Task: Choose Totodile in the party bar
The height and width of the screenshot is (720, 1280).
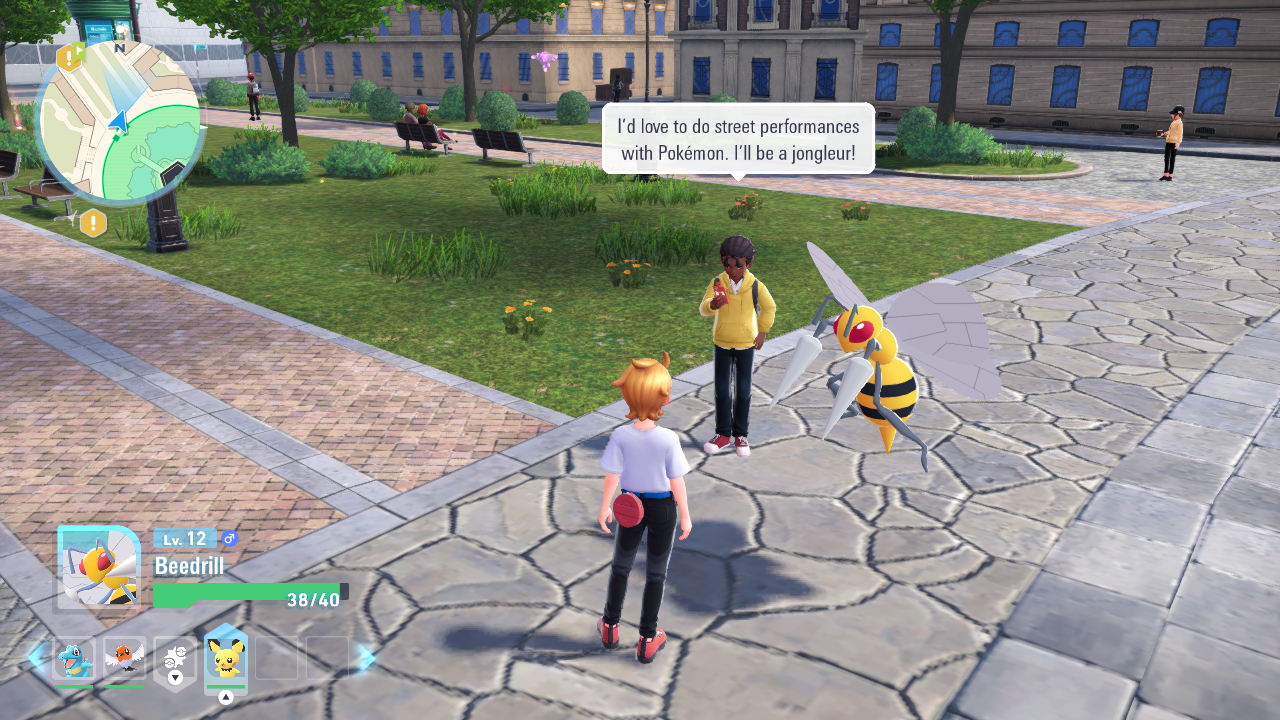Action: click(74, 659)
